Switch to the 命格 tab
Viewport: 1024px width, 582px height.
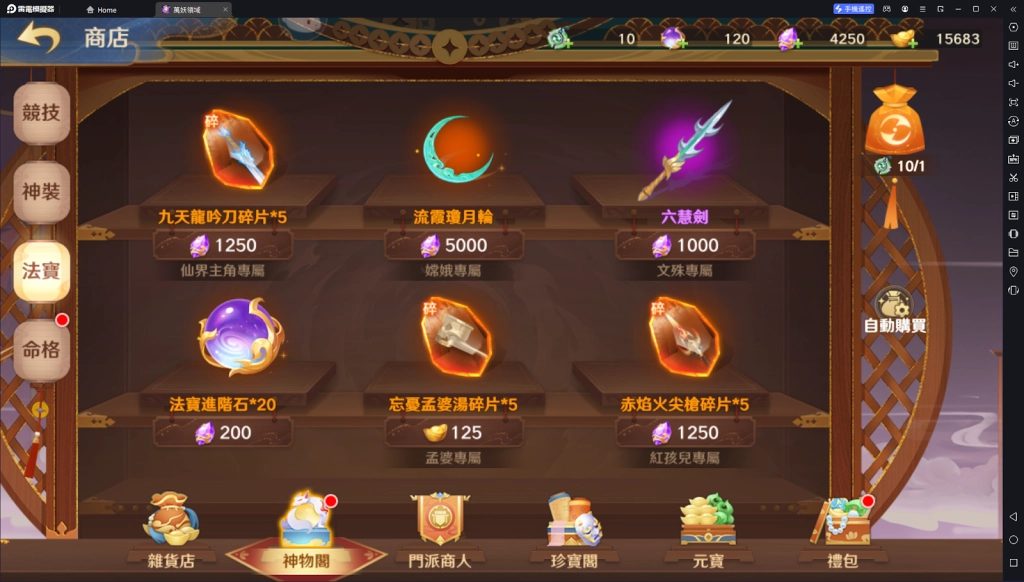pos(41,350)
